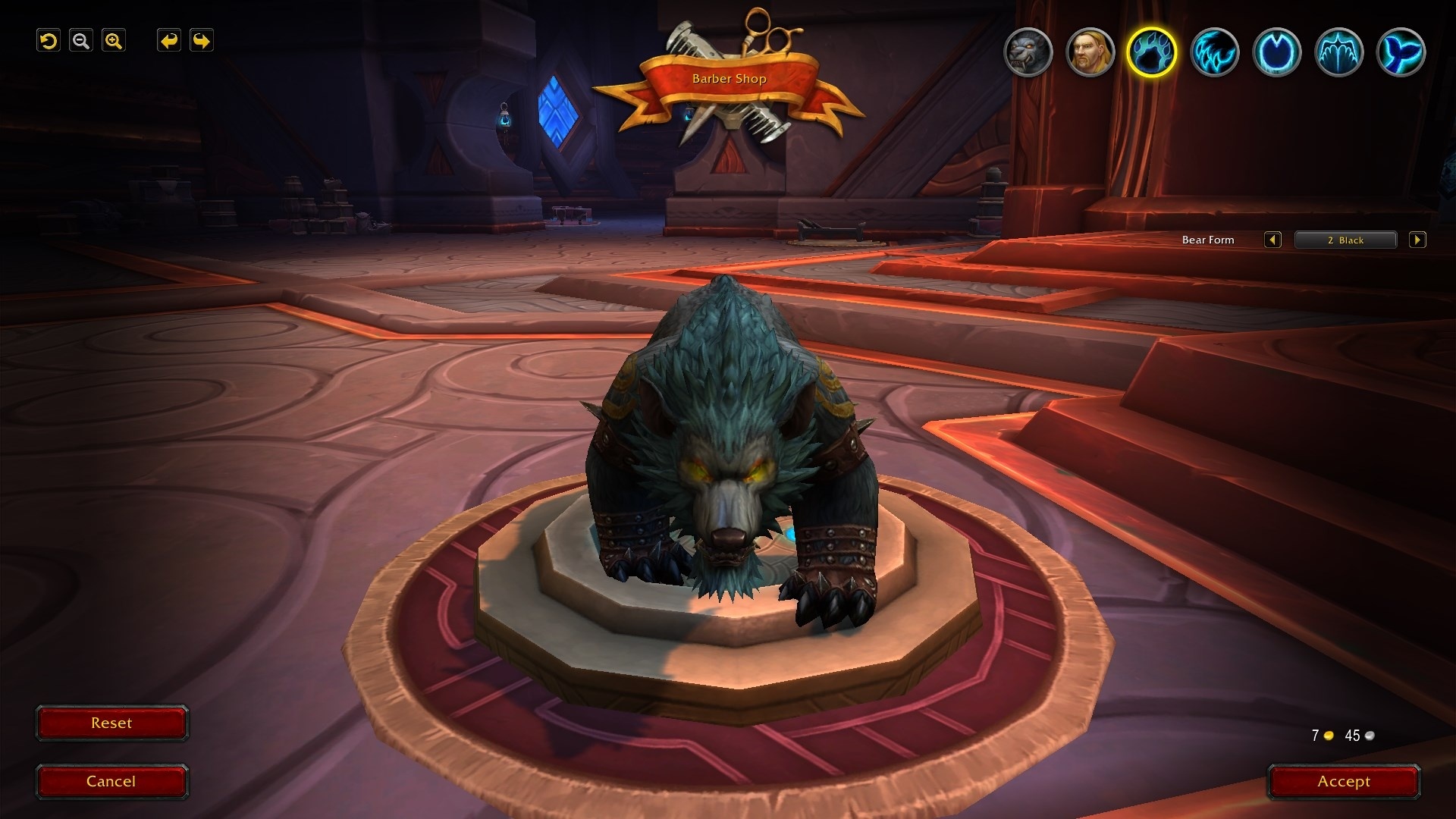The width and height of the screenshot is (1456, 819).
Task: Choose the moonkin crescent form category
Action: (x=1276, y=52)
